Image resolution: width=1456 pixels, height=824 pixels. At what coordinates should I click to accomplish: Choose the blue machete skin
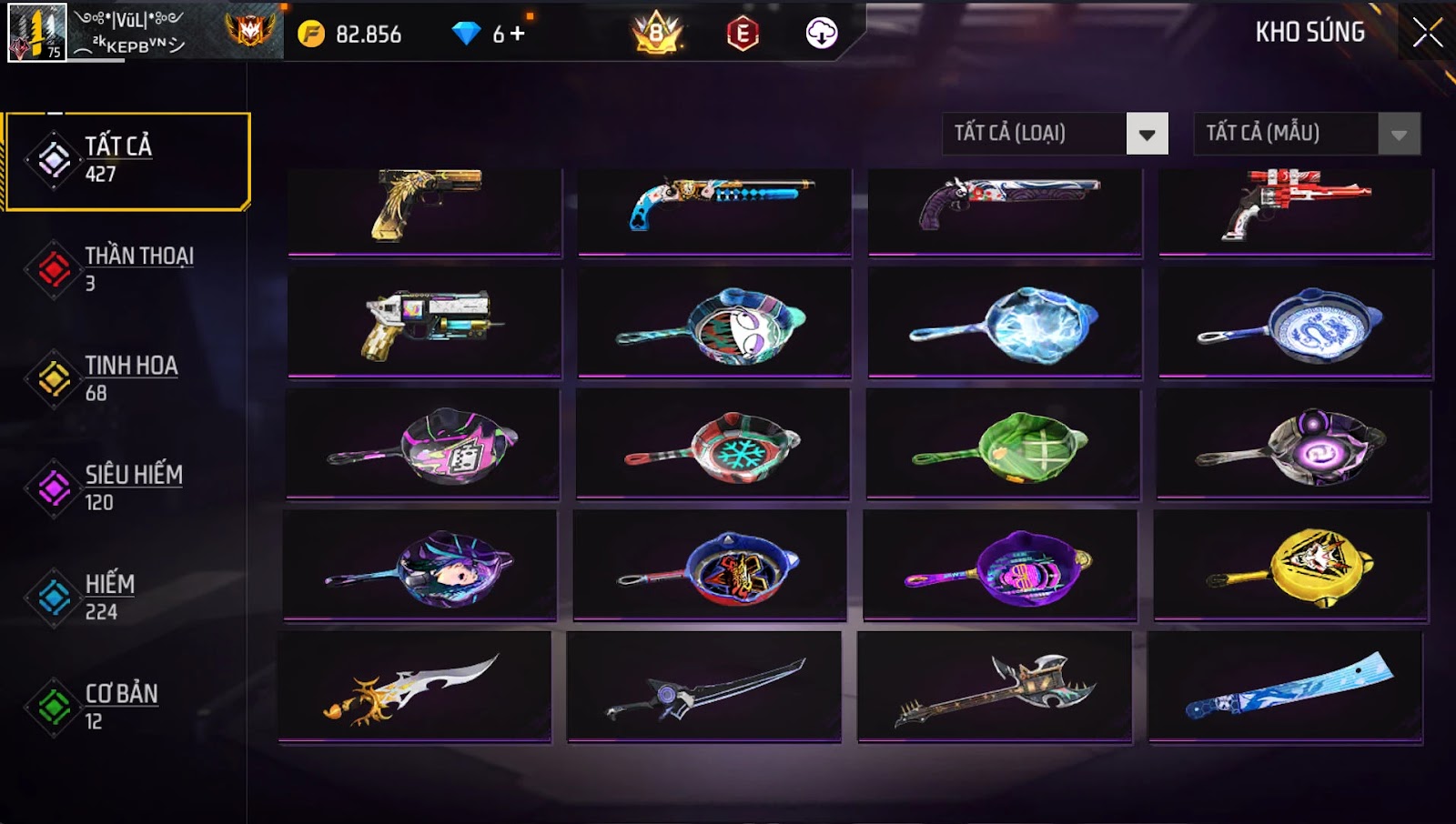[1286, 688]
